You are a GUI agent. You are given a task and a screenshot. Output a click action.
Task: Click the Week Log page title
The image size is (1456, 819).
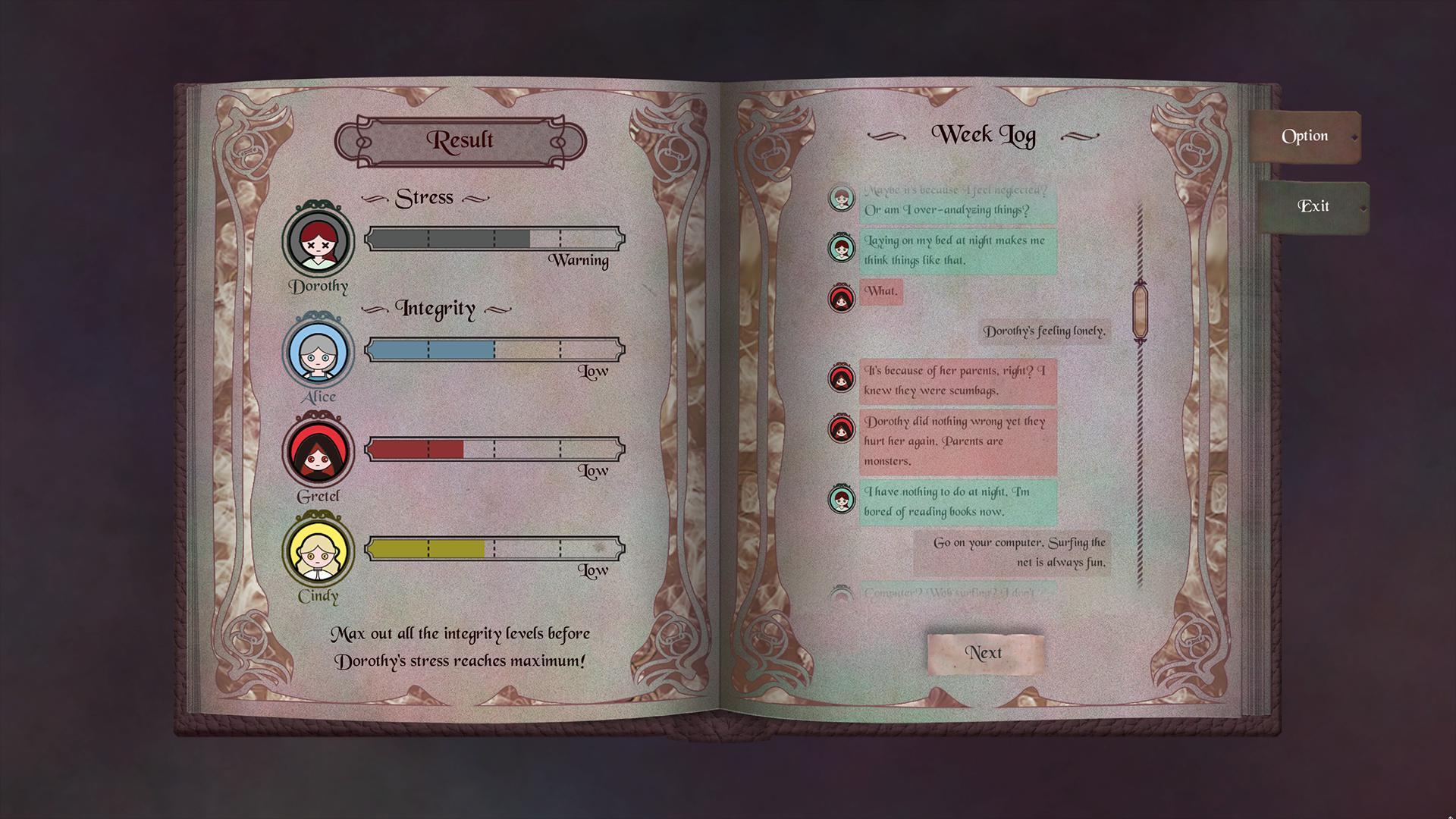(984, 135)
